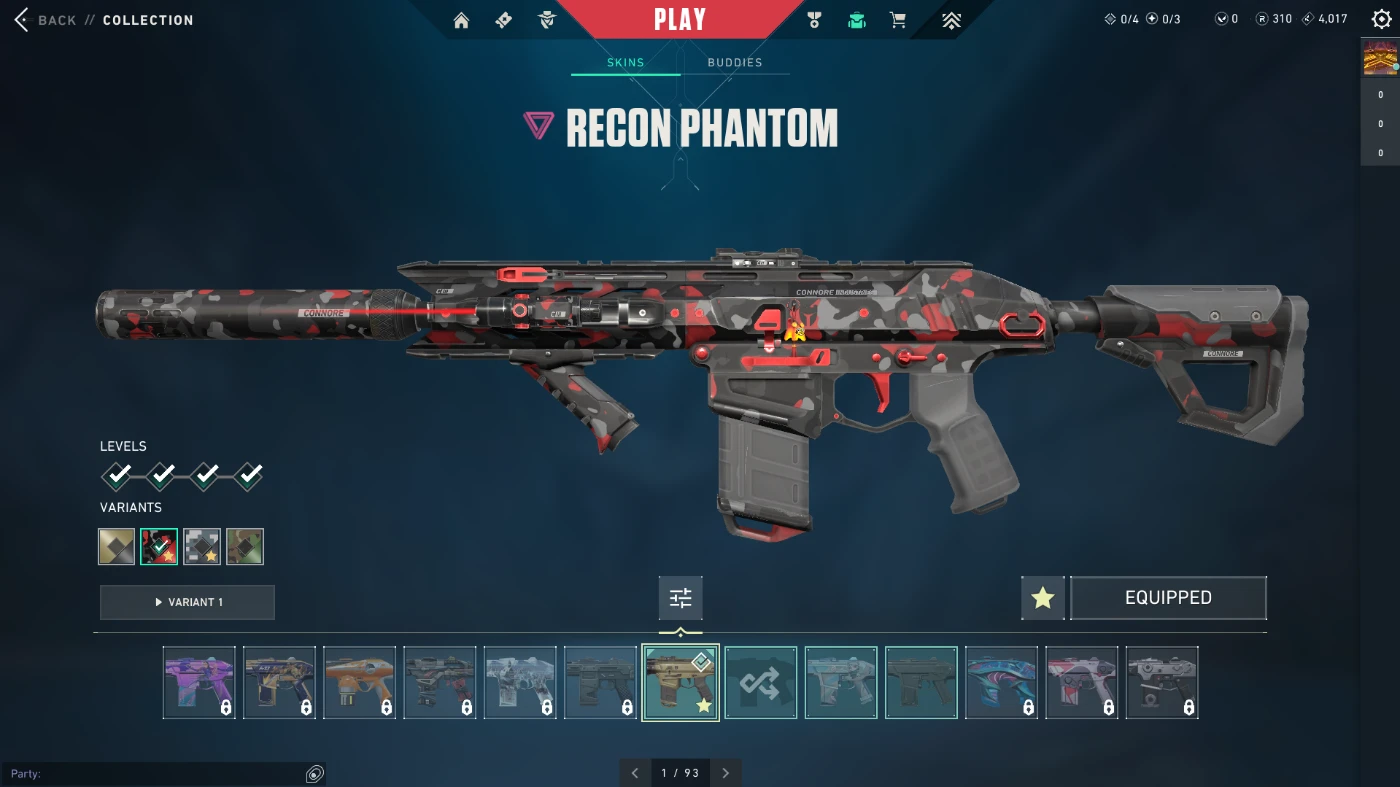Play the Variant 1 preview
1400x787 pixels.
tap(187, 602)
